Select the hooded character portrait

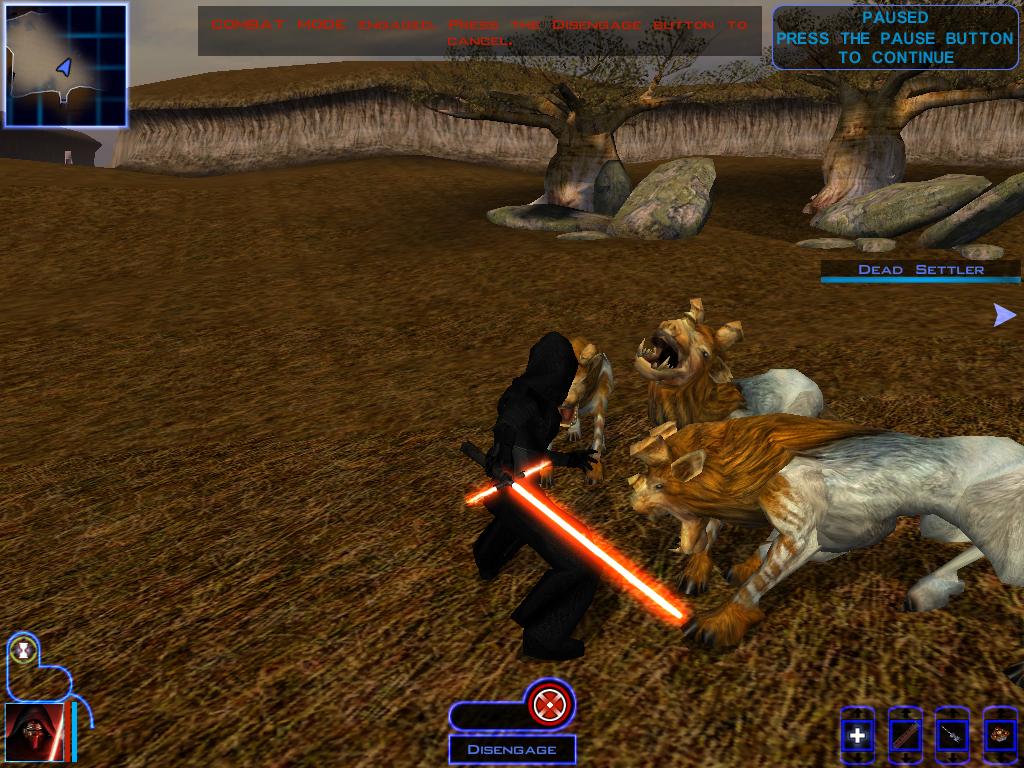(x=34, y=733)
